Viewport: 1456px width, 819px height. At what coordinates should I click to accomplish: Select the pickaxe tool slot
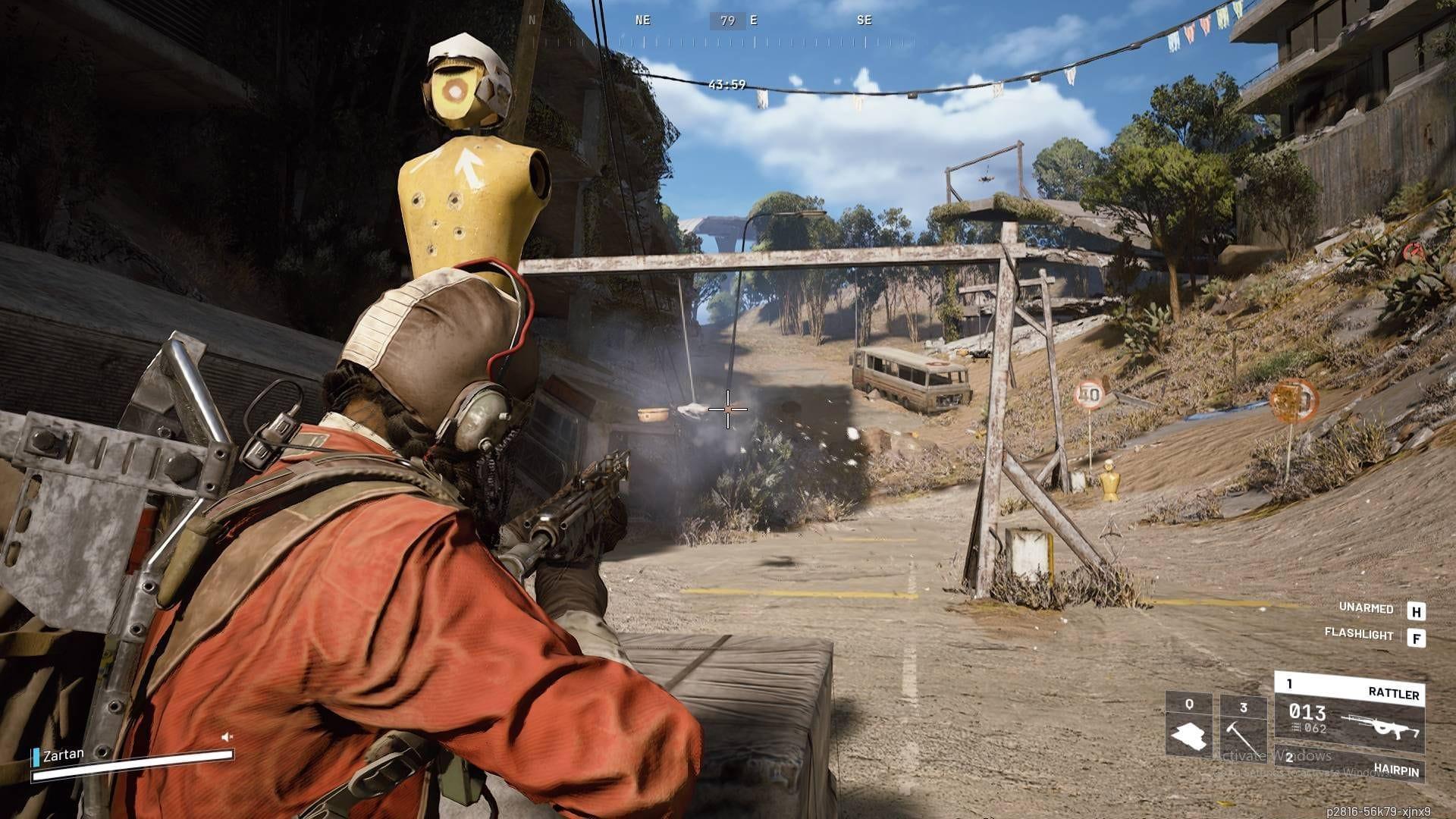[x=1243, y=726]
